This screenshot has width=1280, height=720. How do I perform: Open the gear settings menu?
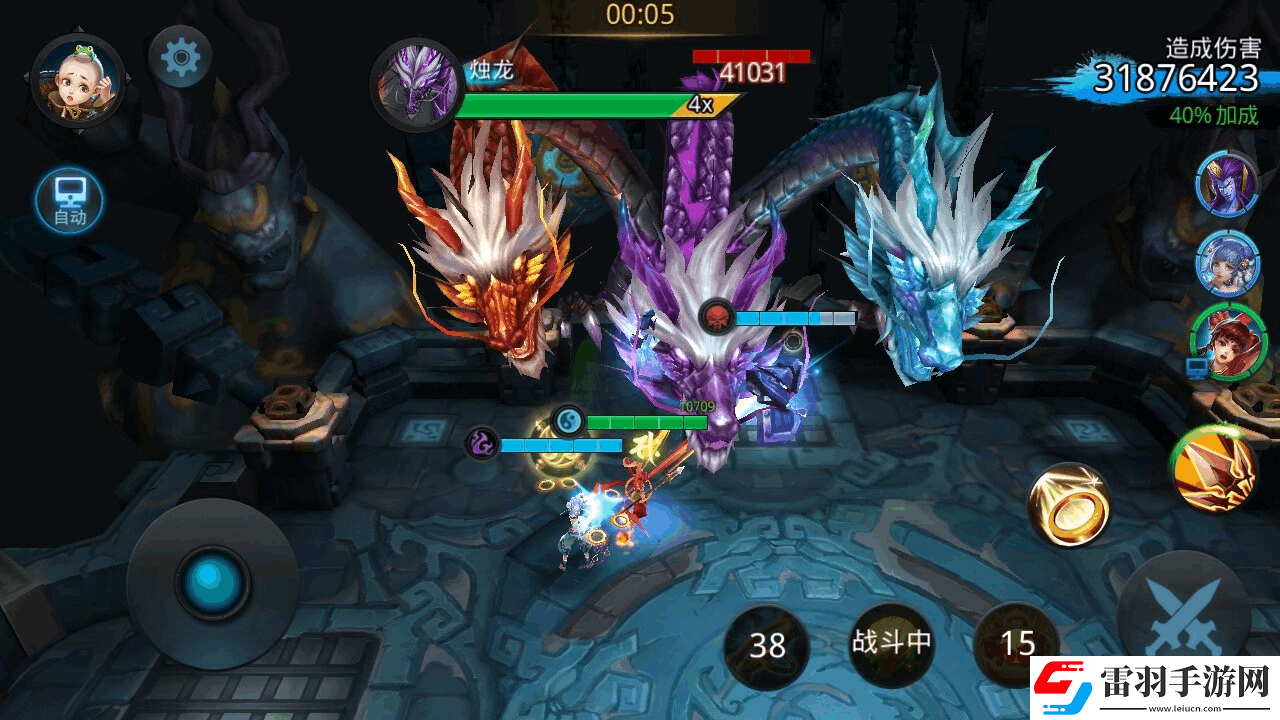(x=180, y=58)
